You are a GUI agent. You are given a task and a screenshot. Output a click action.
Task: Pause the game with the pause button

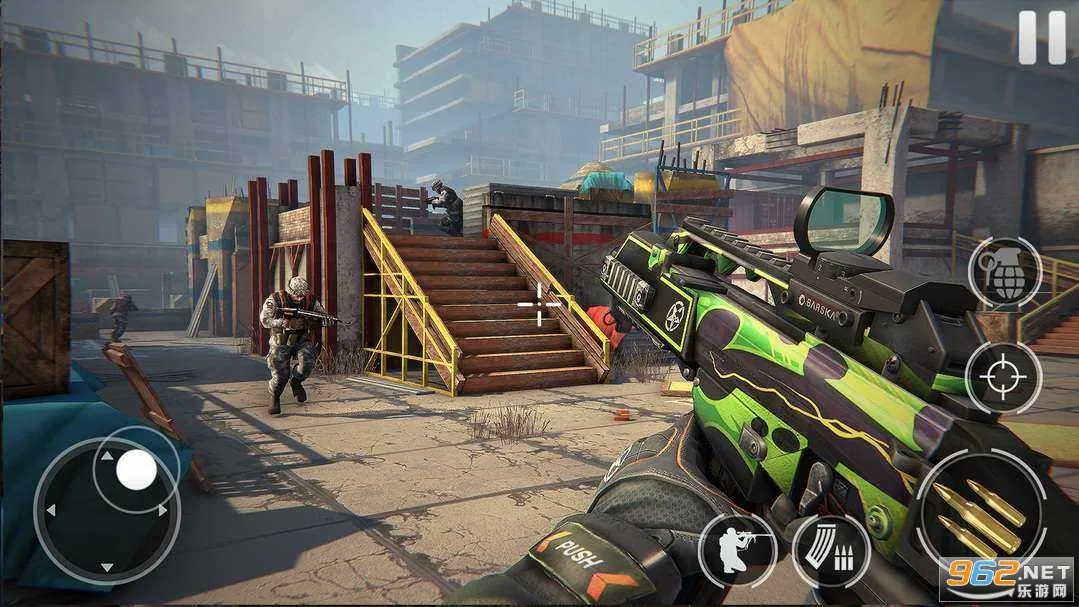[1042, 38]
